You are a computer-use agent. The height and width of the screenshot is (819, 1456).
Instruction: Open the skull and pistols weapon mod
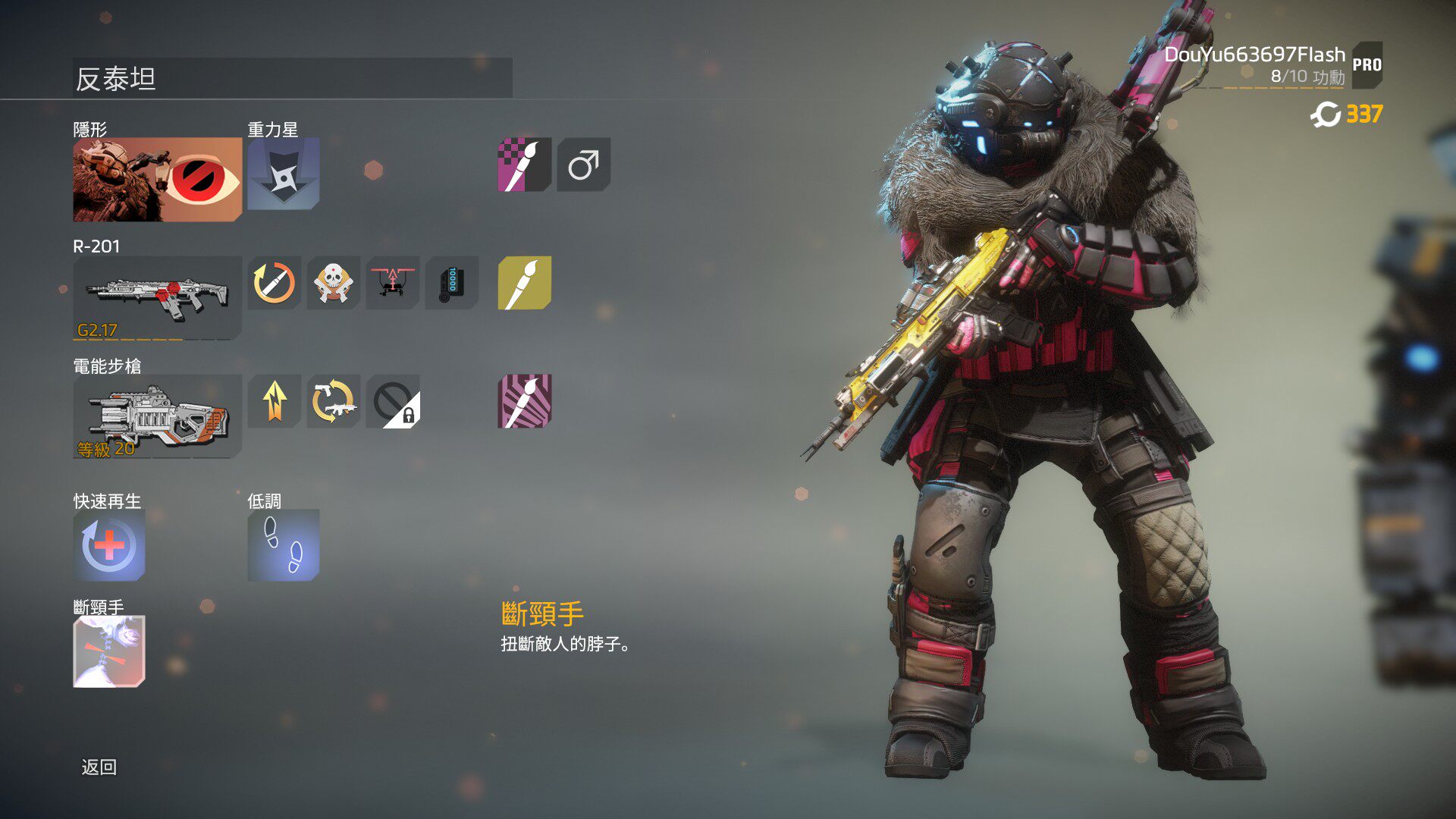click(x=333, y=283)
